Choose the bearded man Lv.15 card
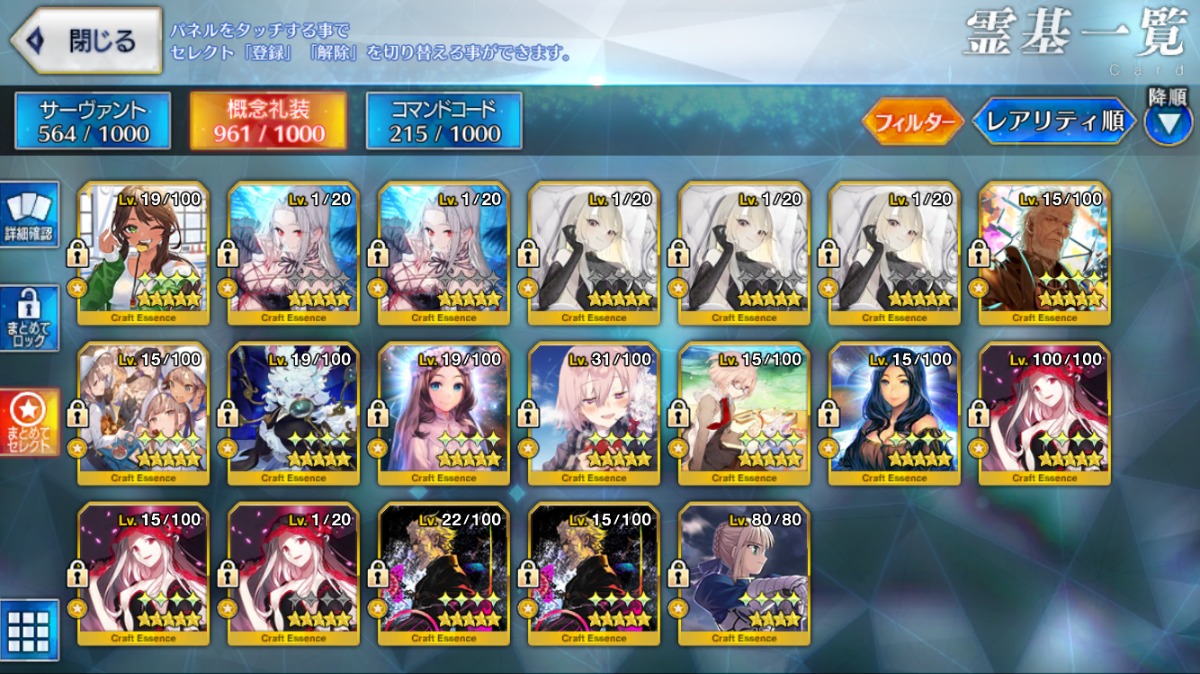The width and height of the screenshot is (1200, 674). click(1044, 253)
